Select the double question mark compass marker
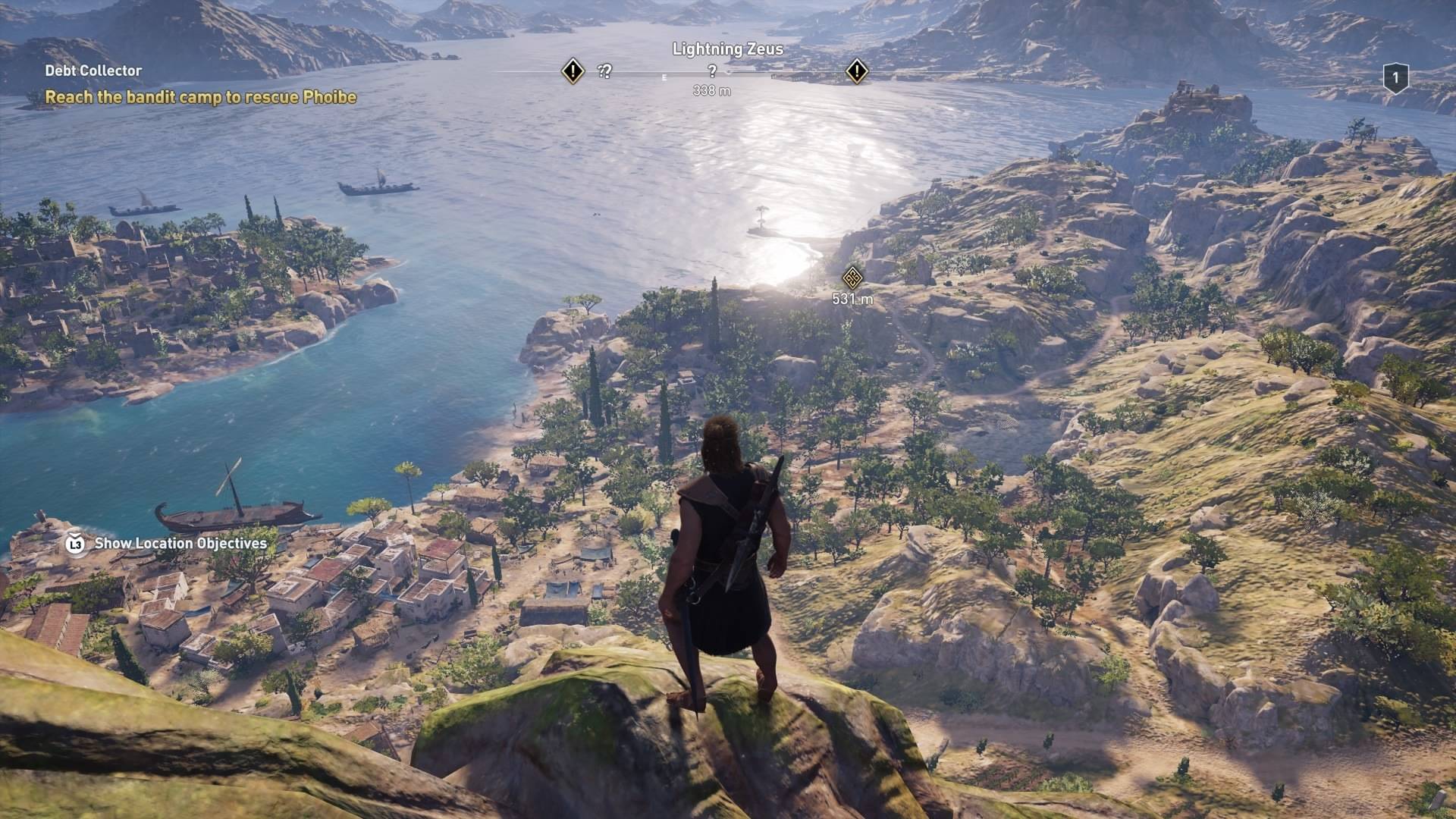The width and height of the screenshot is (1456, 819). 604,71
